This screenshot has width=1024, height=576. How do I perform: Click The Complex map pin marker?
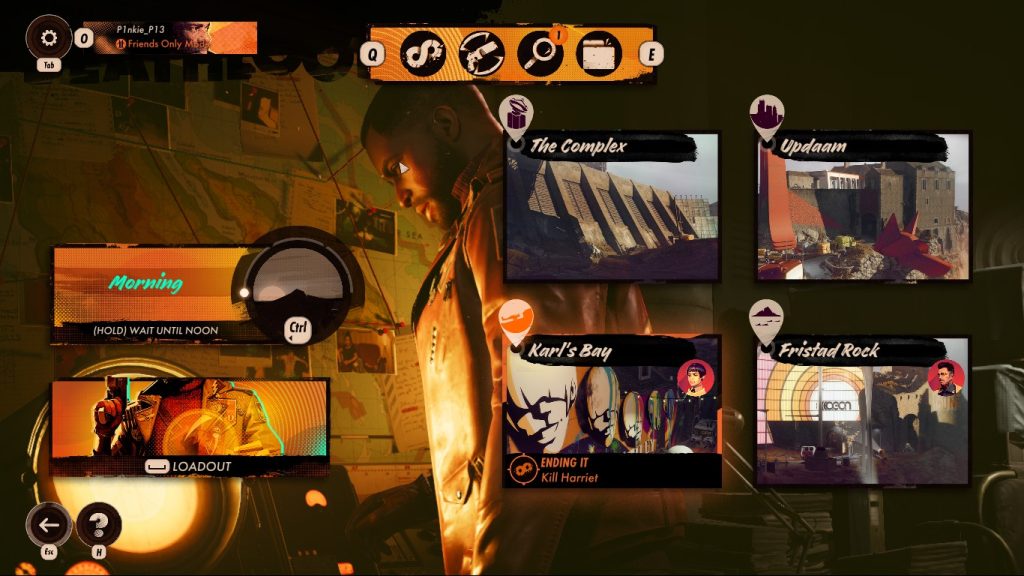pyautogui.click(x=516, y=115)
